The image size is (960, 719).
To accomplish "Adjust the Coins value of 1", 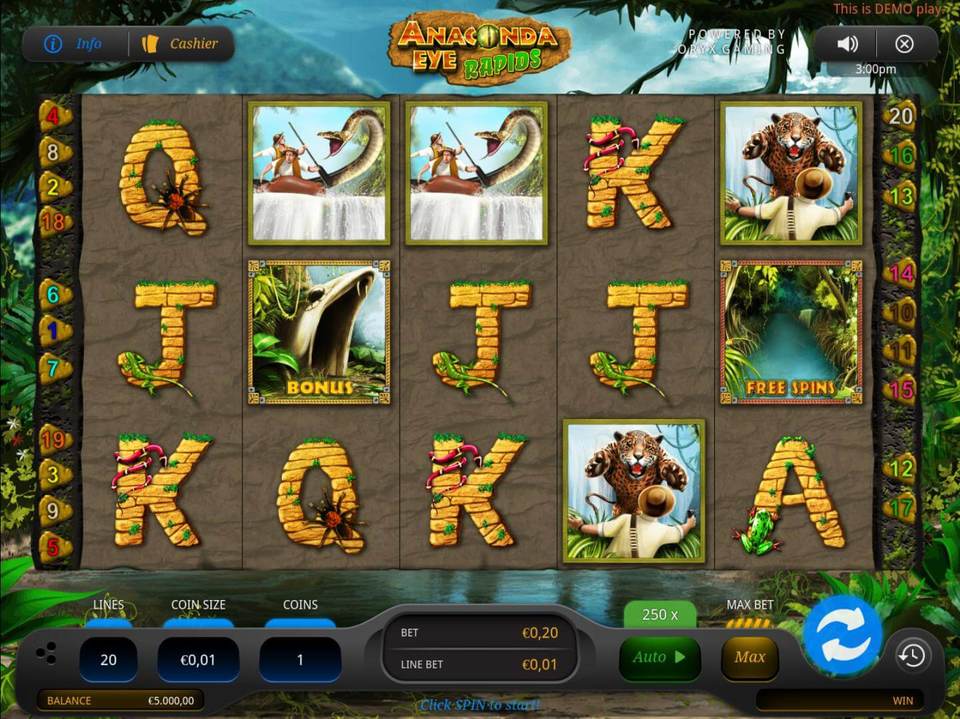I will pyautogui.click(x=300, y=660).
